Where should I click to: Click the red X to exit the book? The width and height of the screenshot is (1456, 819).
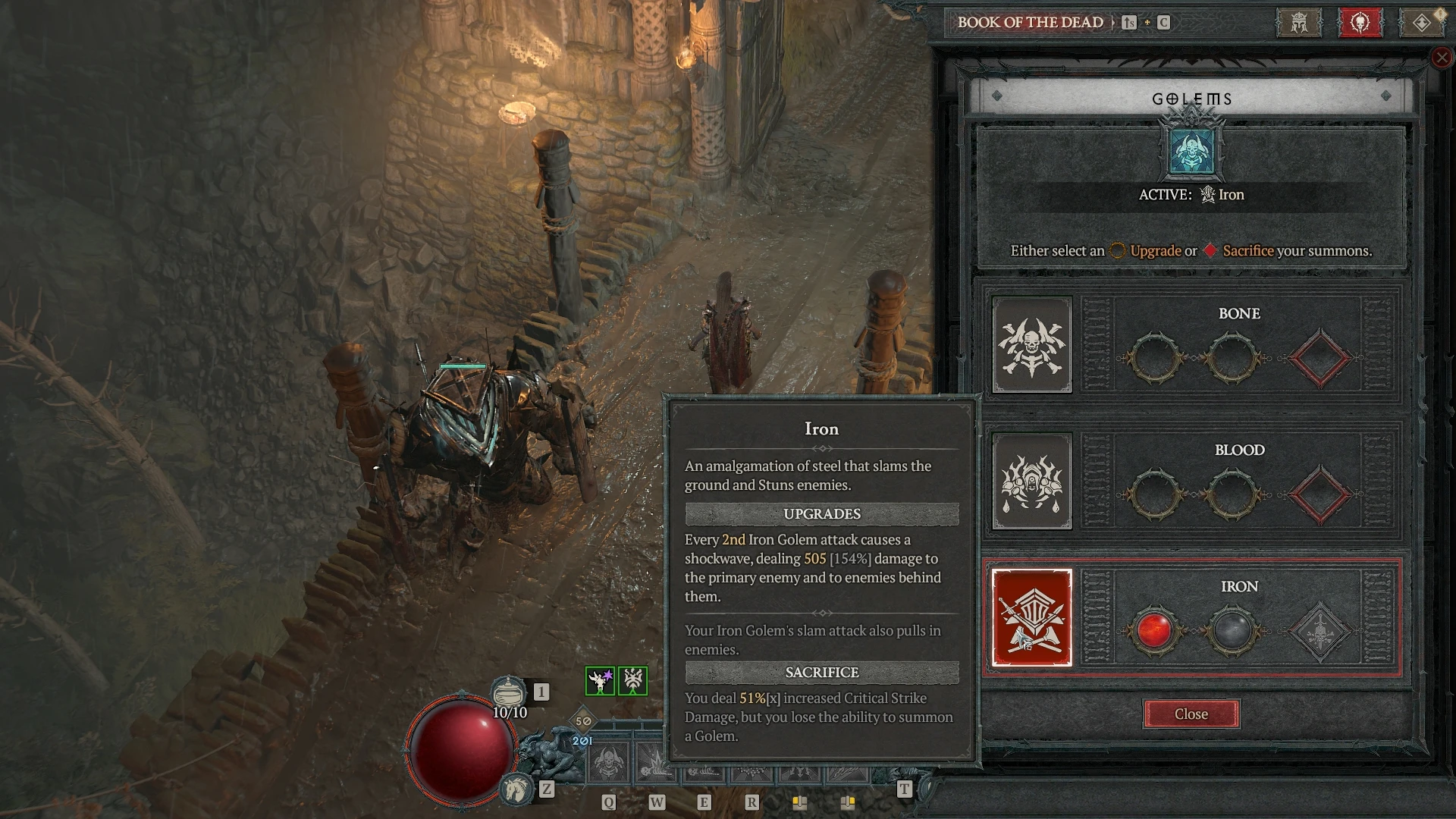pos(1442,58)
